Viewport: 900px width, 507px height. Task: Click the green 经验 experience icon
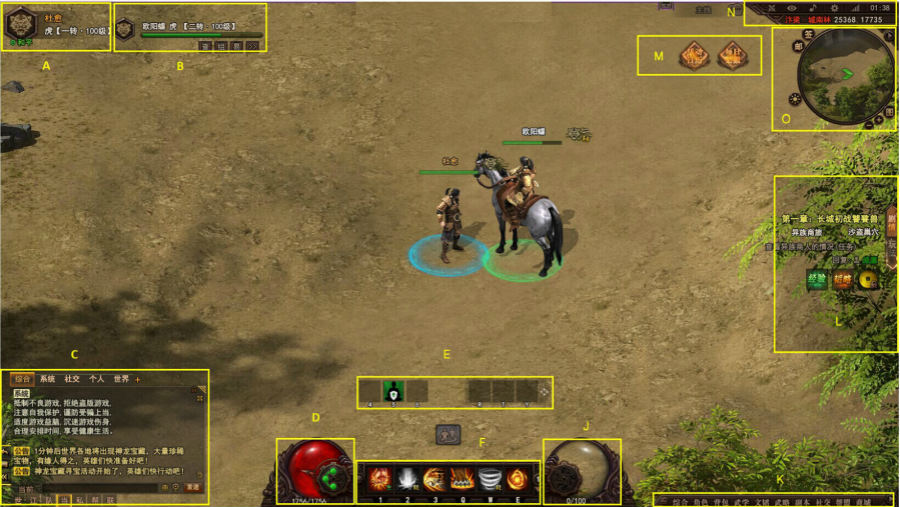[817, 280]
